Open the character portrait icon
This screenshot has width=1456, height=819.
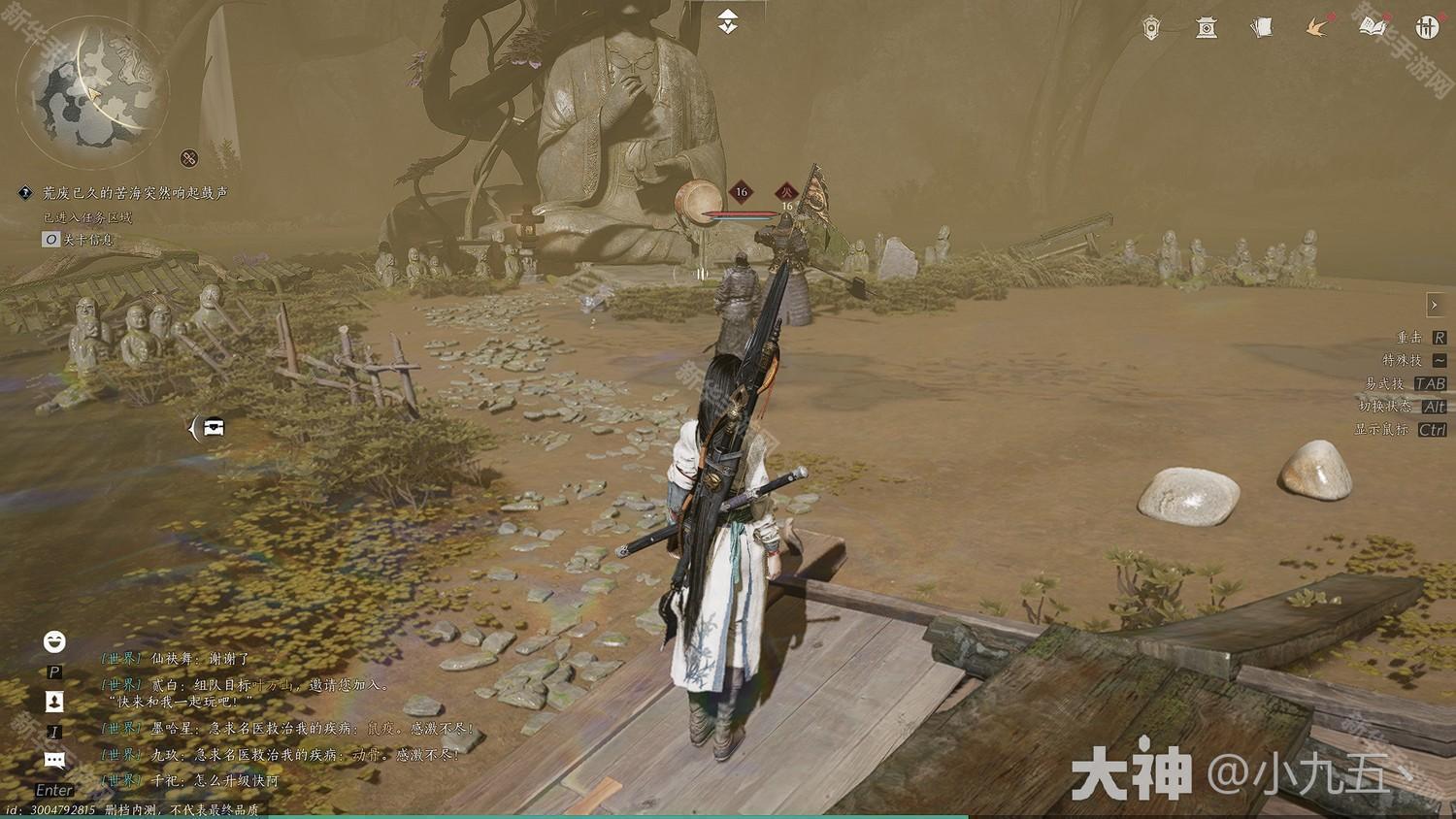click(x=54, y=702)
